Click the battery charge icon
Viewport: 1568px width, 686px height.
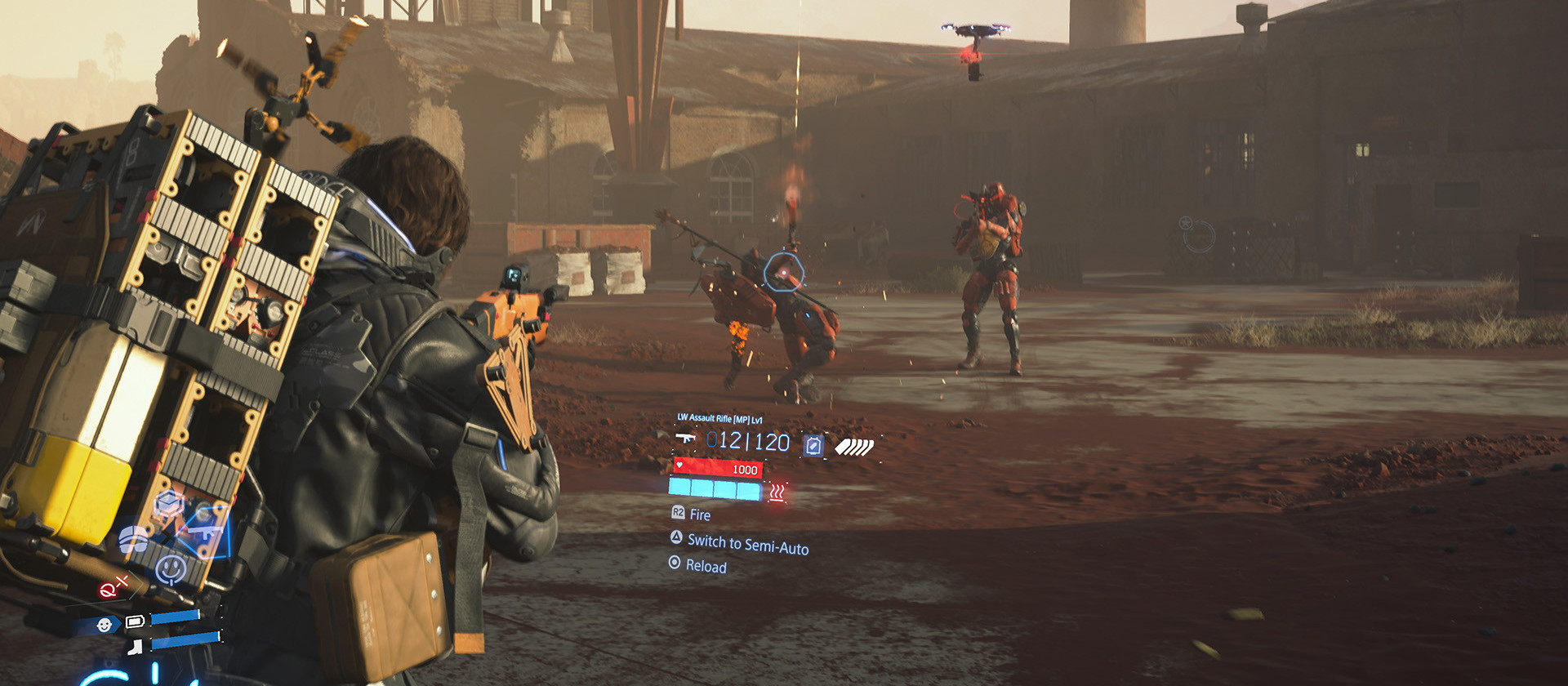[135, 621]
